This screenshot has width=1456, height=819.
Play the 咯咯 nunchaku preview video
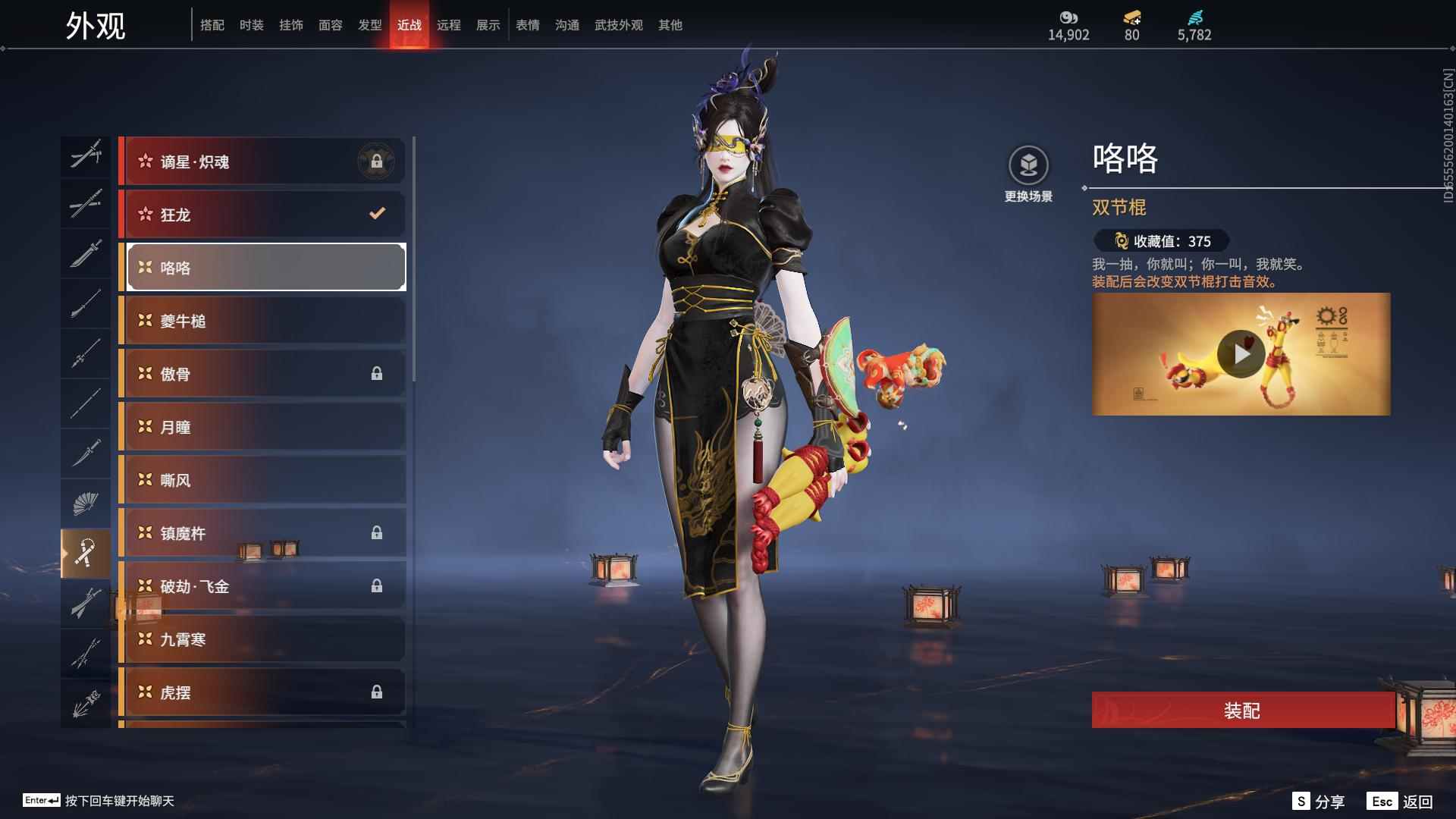[1242, 353]
